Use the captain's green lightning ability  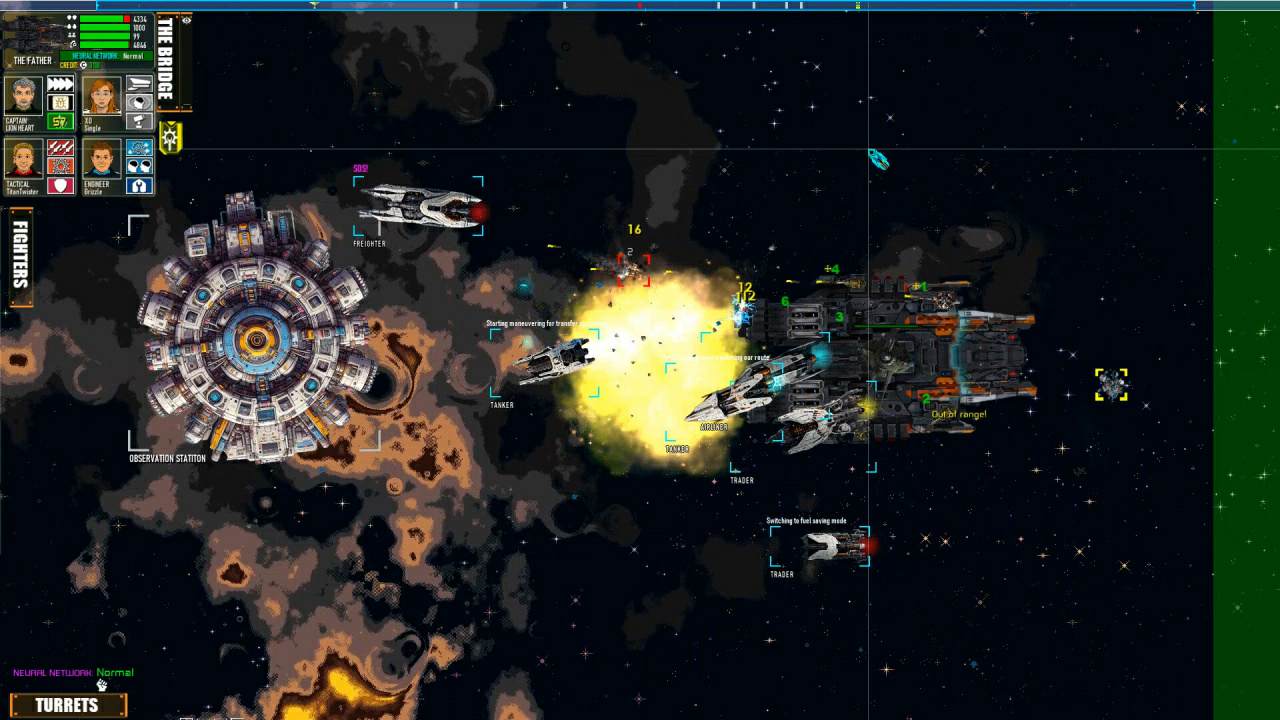tap(60, 121)
